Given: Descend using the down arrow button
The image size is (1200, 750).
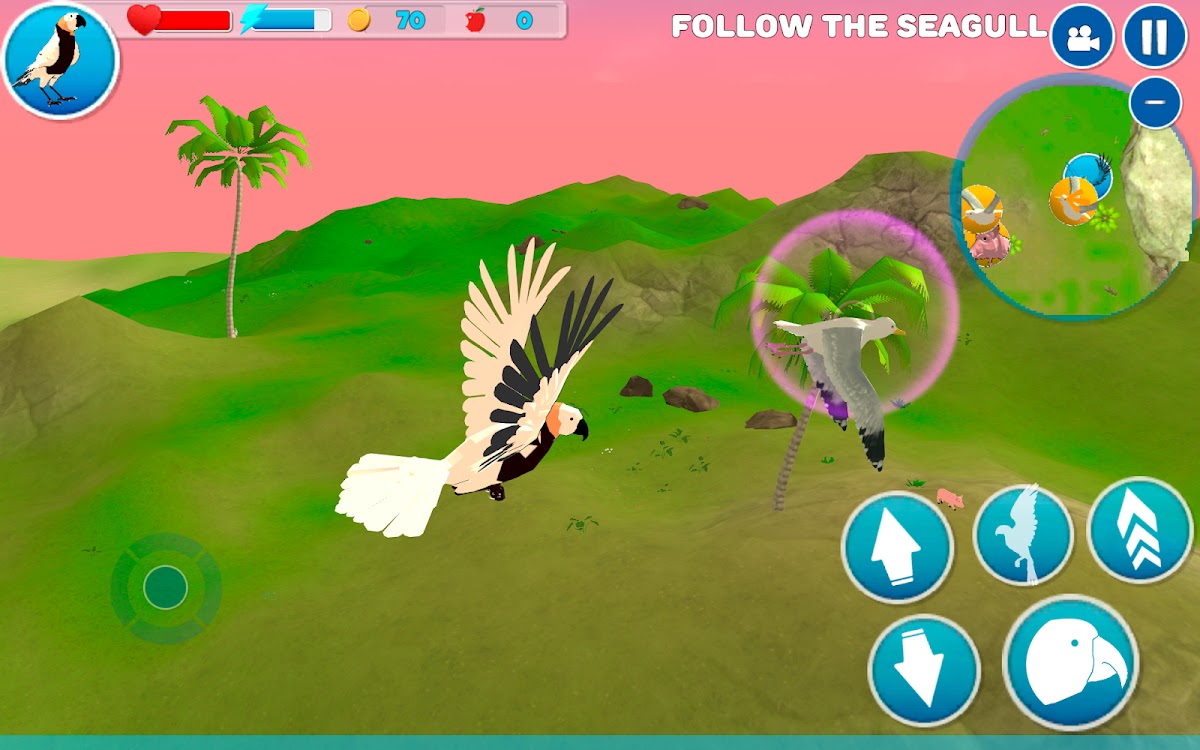Looking at the screenshot, I should (923, 669).
